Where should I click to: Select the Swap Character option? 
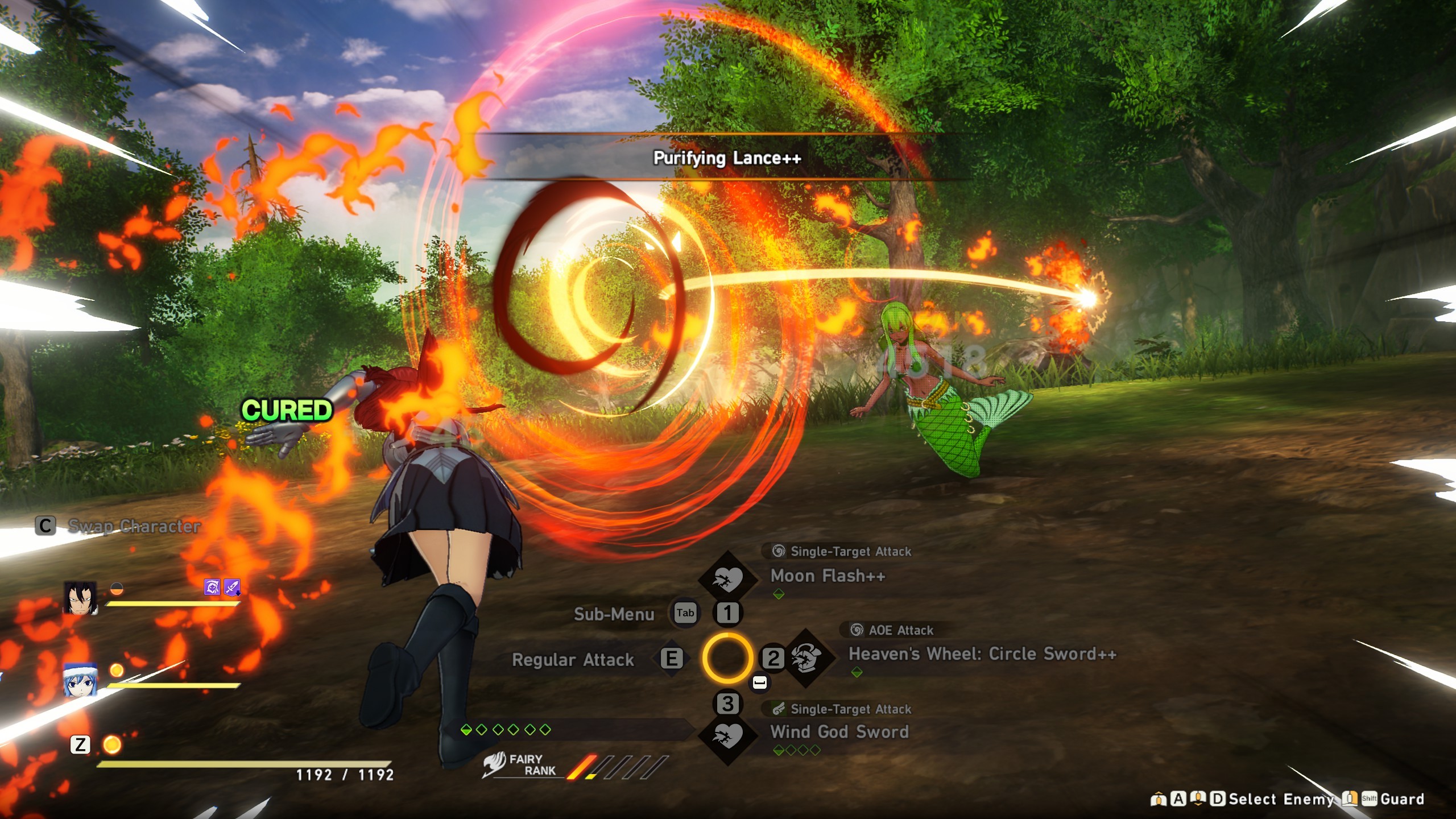134,527
